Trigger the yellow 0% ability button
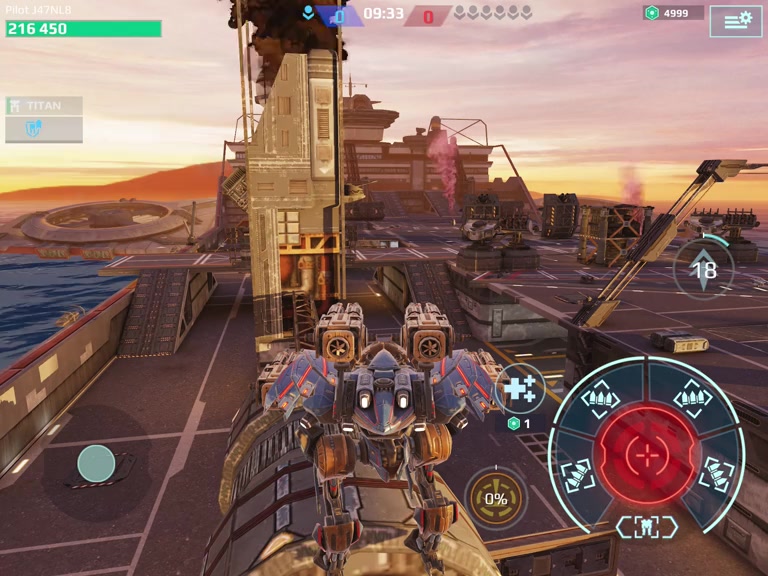Image resolution: width=768 pixels, height=576 pixels. [x=496, y=498]
